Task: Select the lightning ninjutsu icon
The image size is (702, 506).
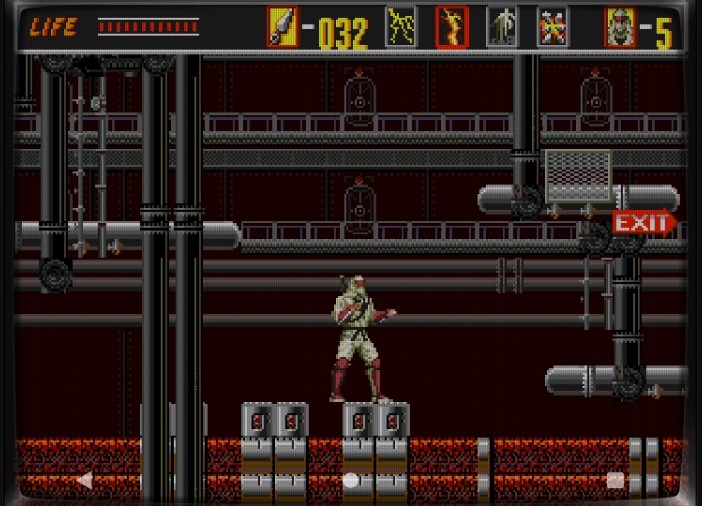Action: pyautogui.click(x=401, y=27)
